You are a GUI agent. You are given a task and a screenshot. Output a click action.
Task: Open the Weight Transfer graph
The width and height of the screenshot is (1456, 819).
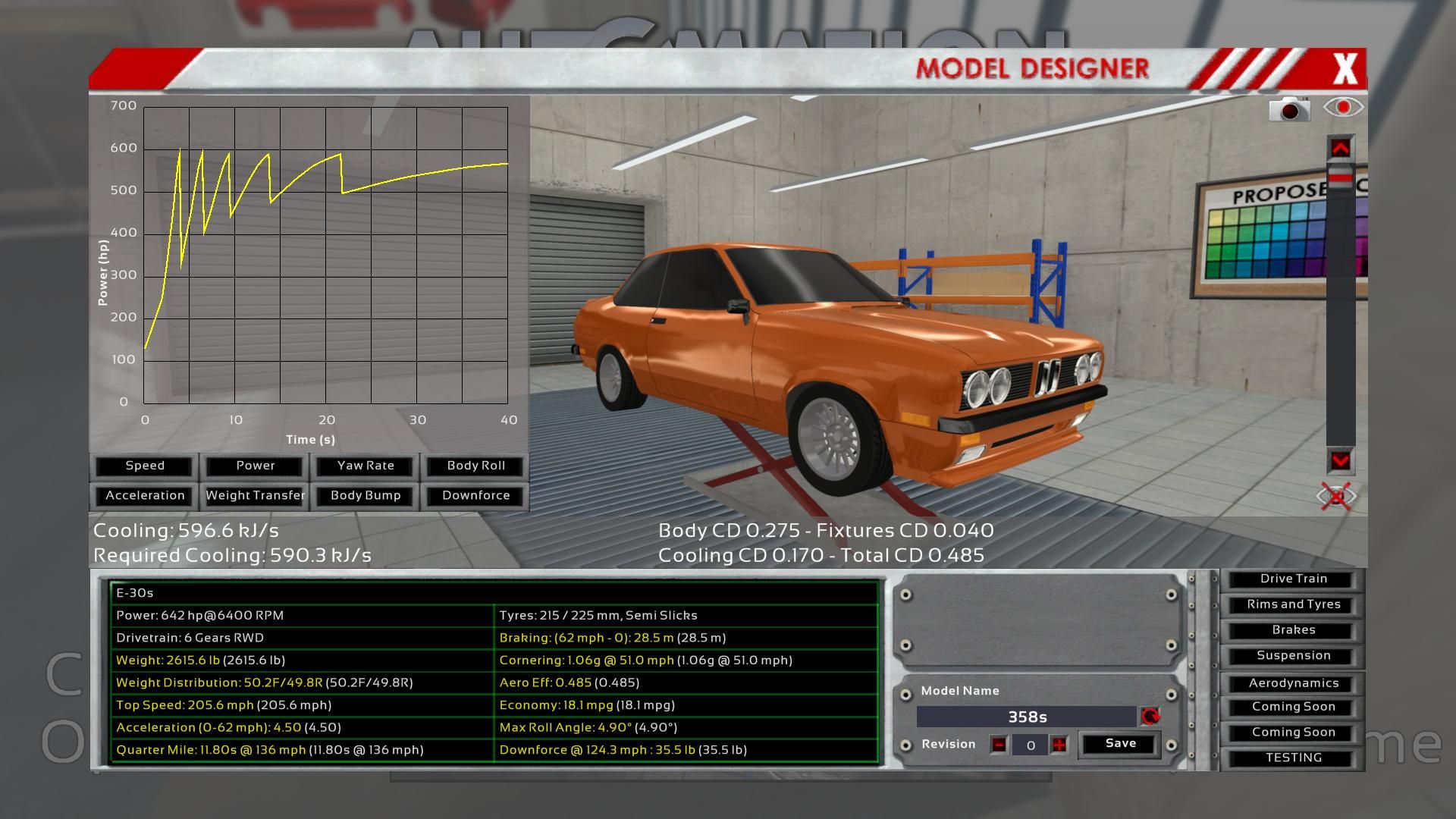click(x=255, y=495)
